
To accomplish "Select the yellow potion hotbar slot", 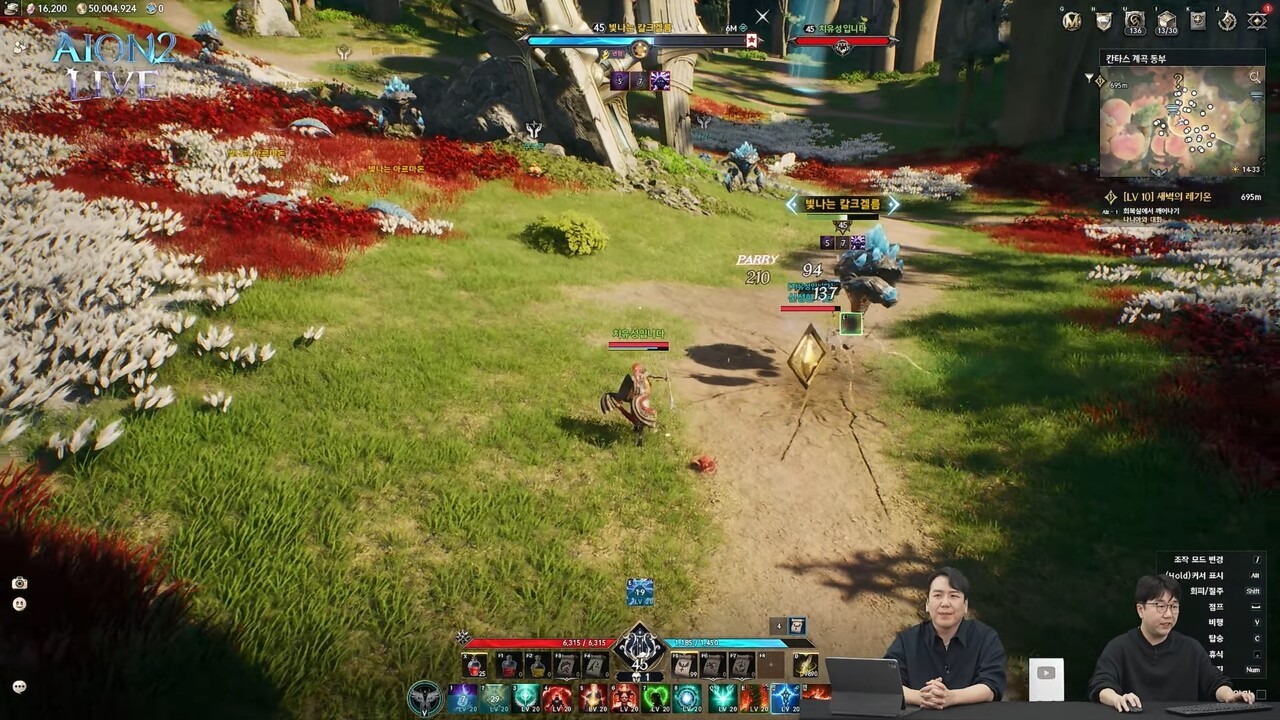I will (538, 664).
